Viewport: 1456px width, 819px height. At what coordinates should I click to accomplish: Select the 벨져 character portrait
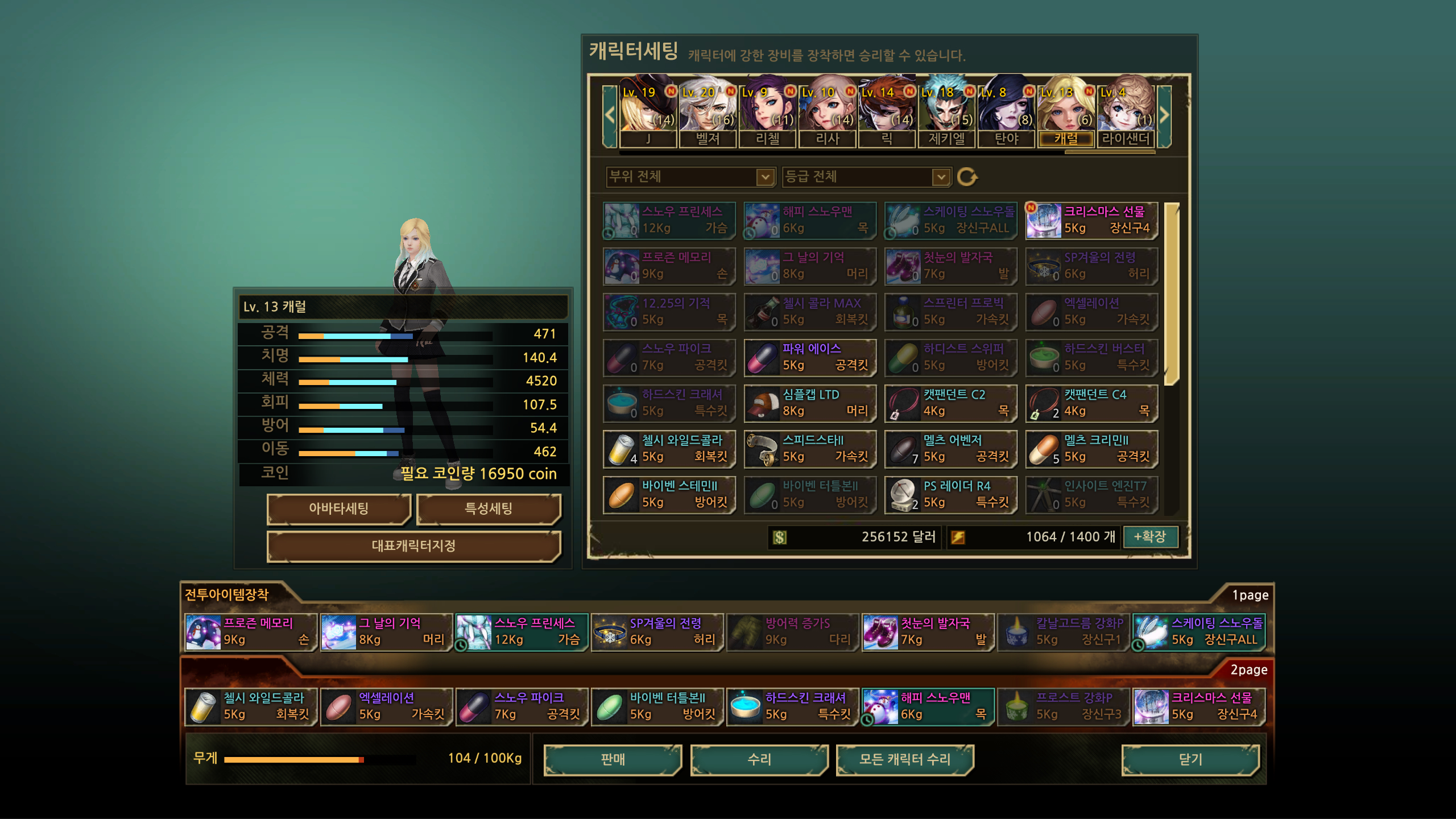click(x=708, y=112)
